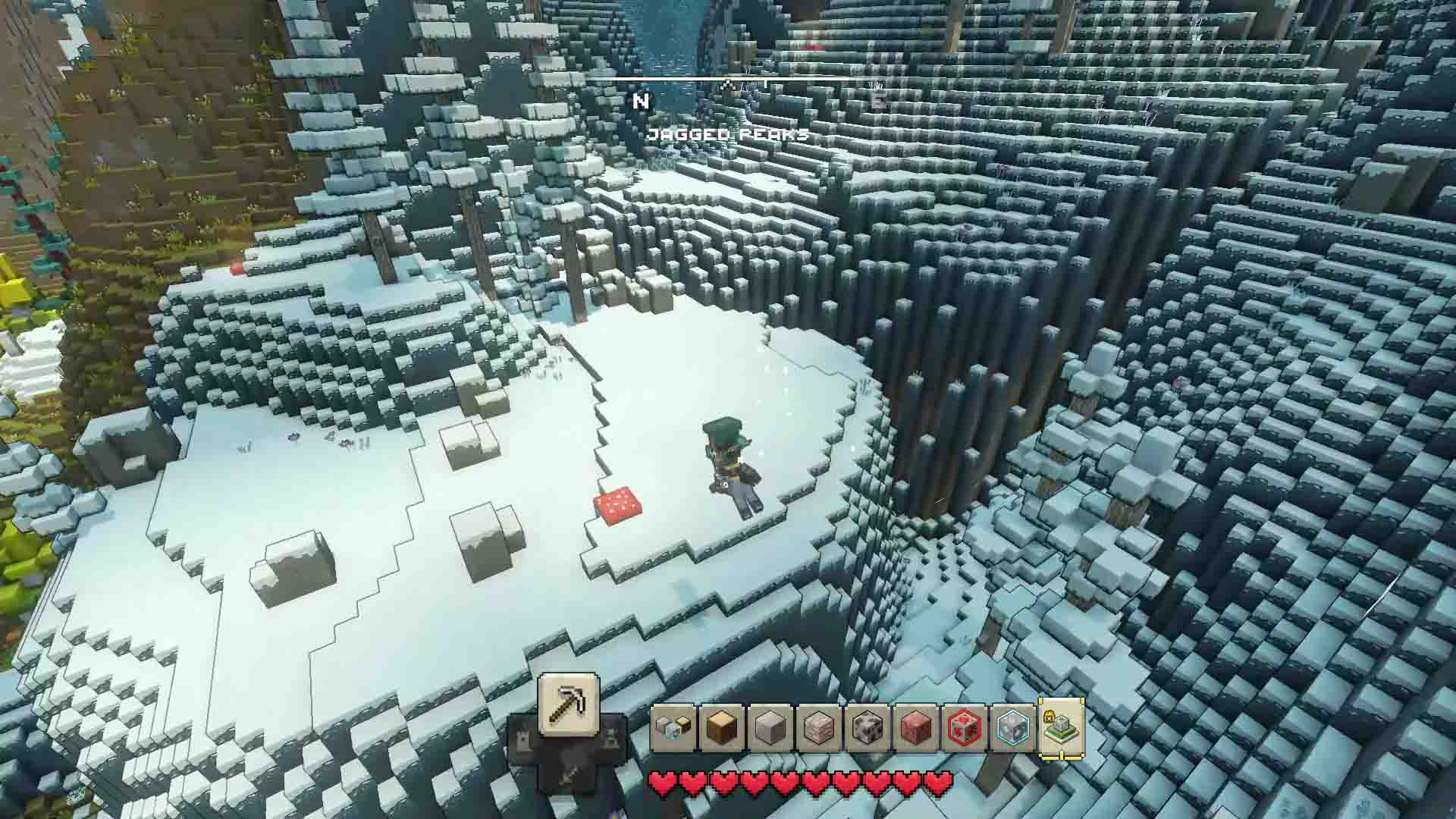Click the N marker on the compass
Screen dimensions: 1456x819
point(641,99)
